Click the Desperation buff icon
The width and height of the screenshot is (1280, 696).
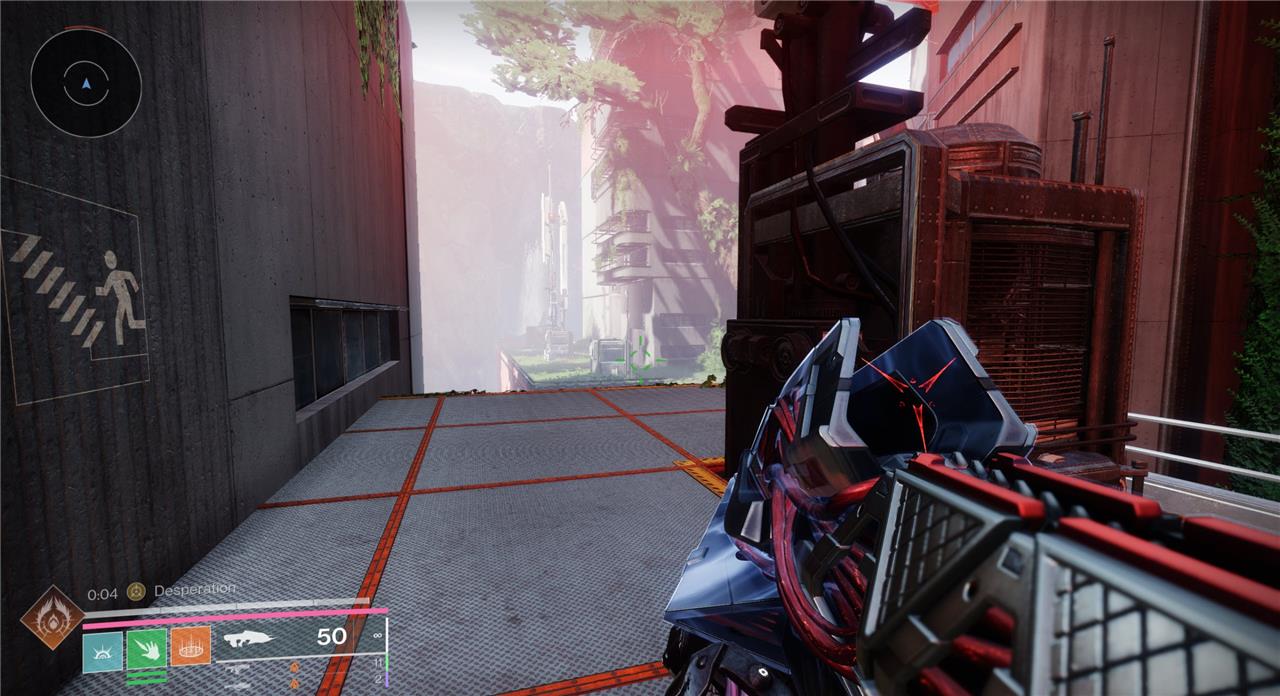(136, 591)
